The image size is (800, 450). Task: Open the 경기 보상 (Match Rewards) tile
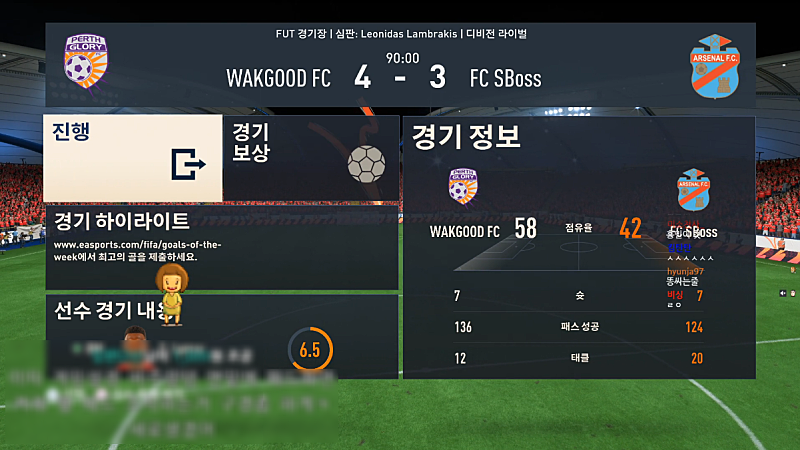(x=310, y=158)
